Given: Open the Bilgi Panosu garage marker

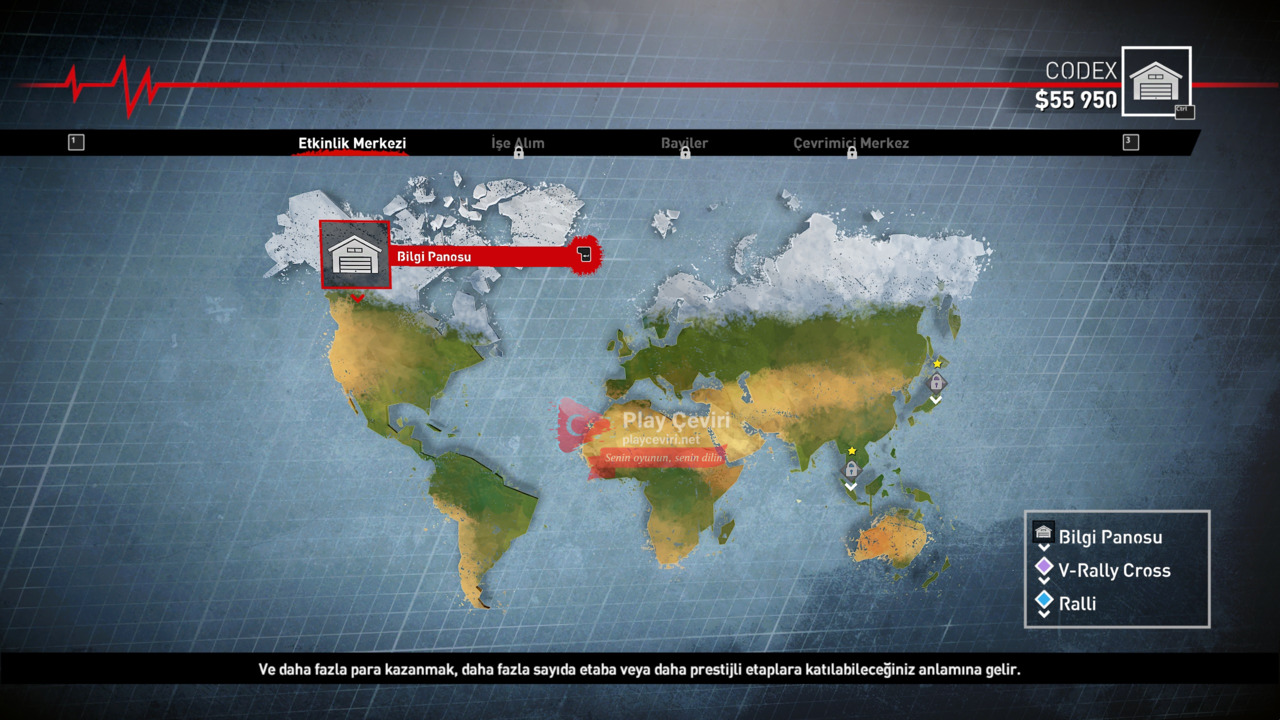Looking at the screenshot, I should click(x=355, y=255).
